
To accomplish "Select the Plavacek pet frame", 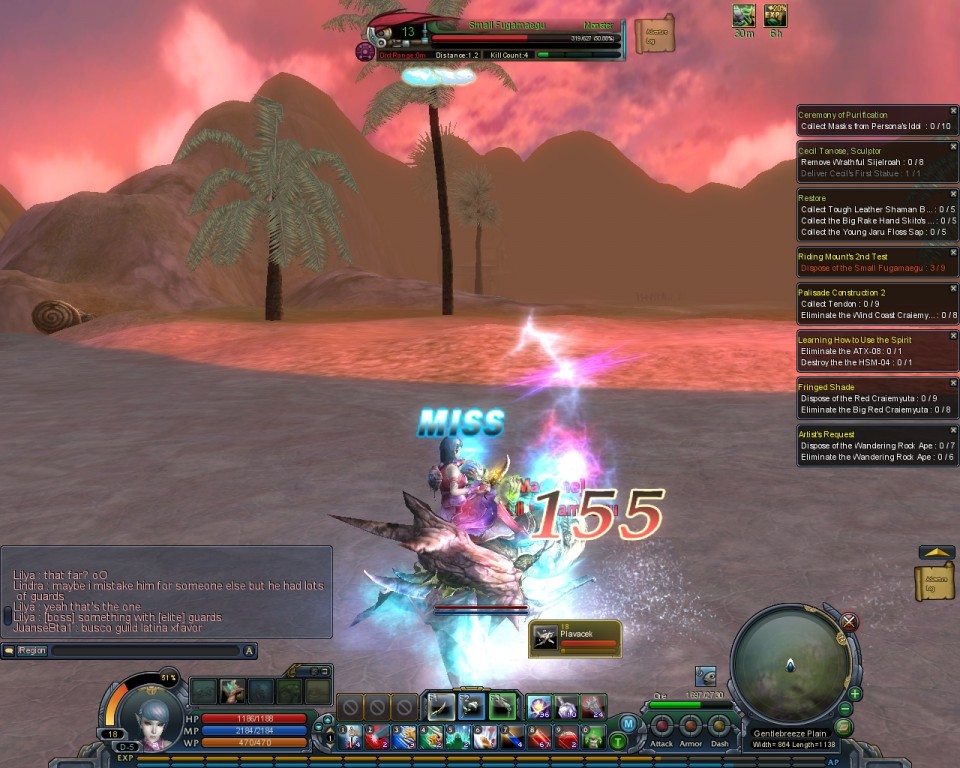I will point(575,638).
